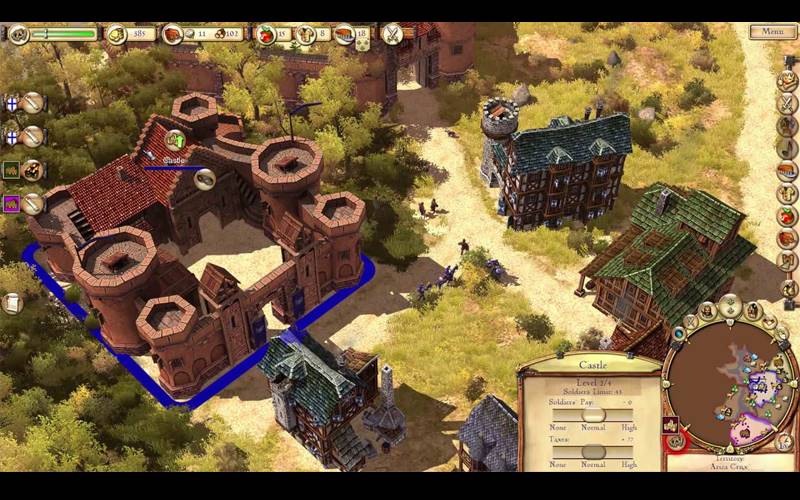The width and height of the screenshot is (800, 500).
Task: Click the green upgrade icon above the Castle
Action: coord(176,140)
